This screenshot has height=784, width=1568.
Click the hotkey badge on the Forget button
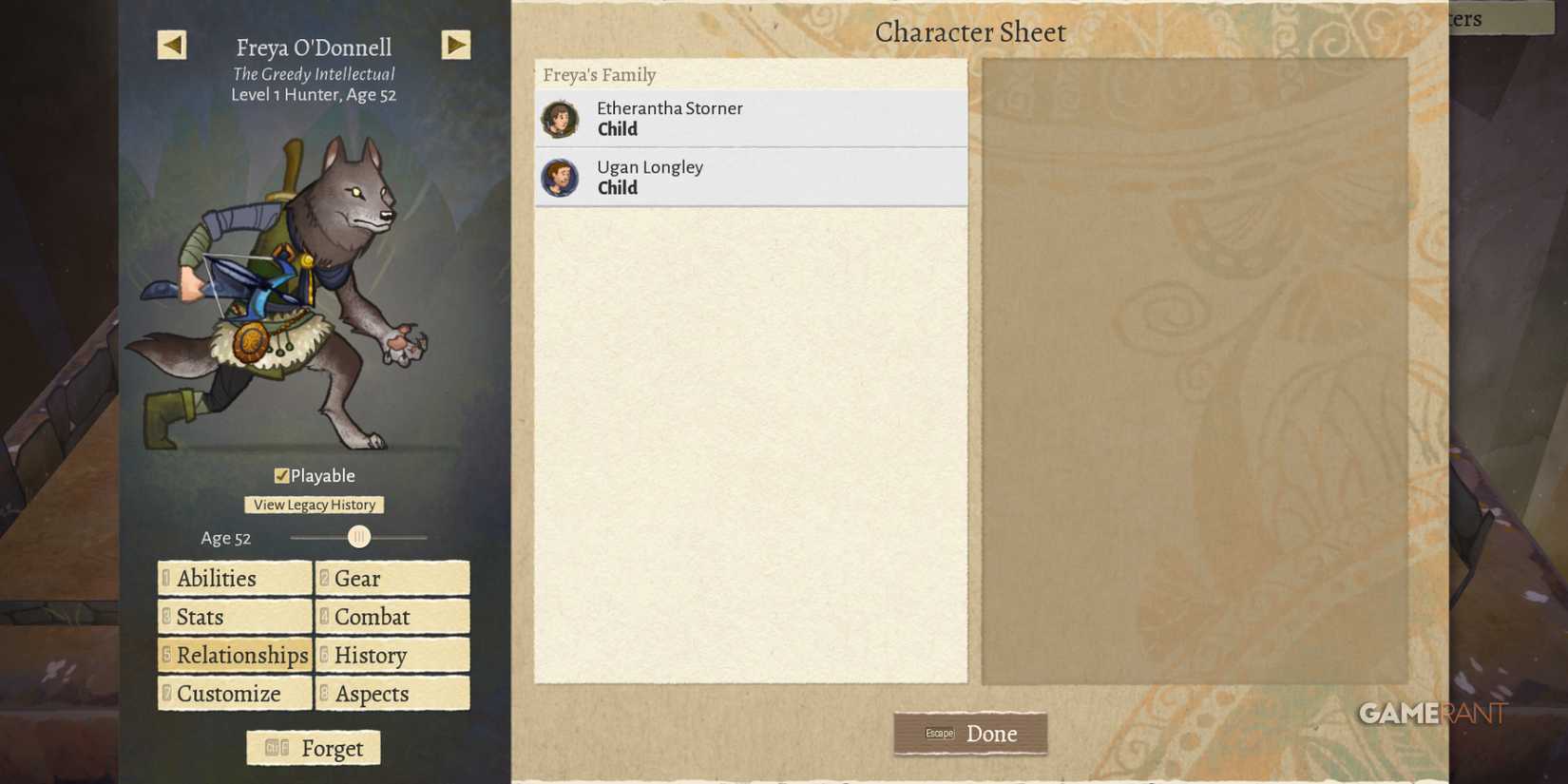[275, 748]
